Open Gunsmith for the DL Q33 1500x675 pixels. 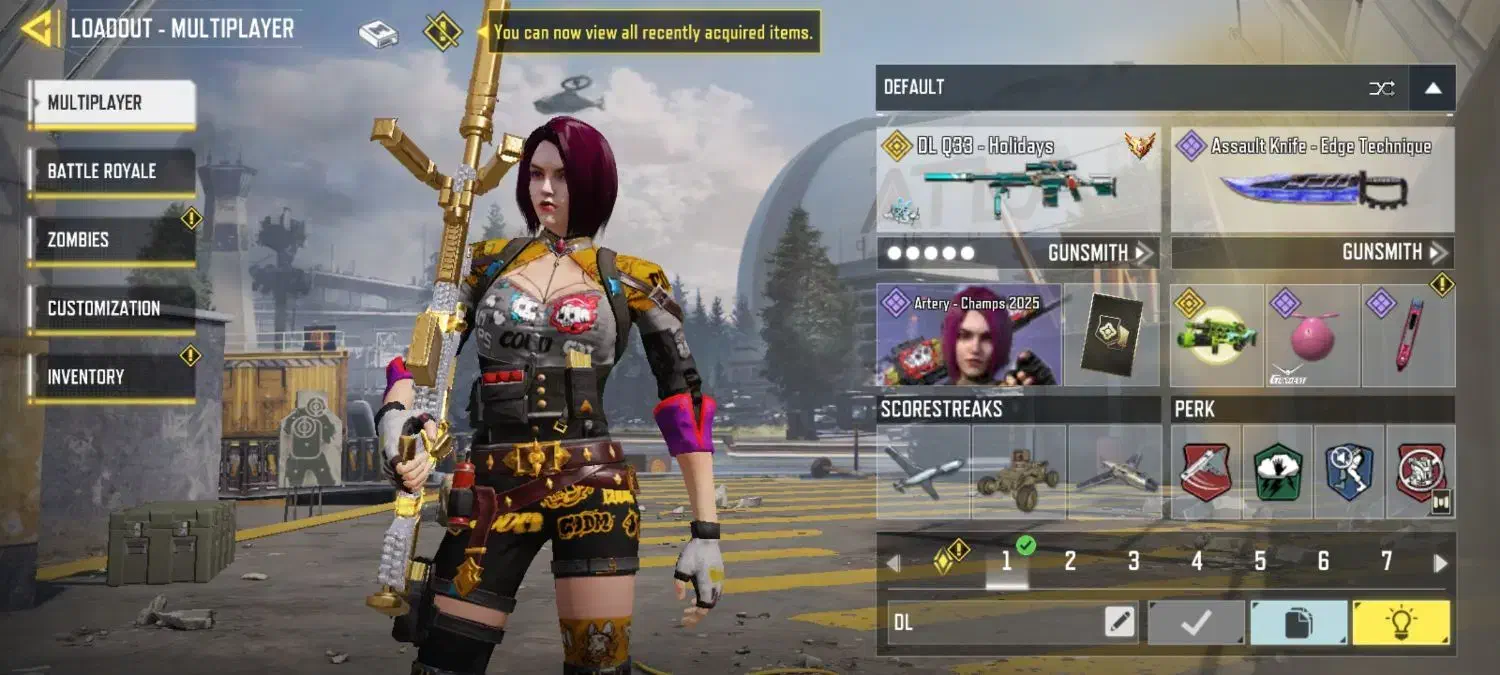coord(1099,253)
